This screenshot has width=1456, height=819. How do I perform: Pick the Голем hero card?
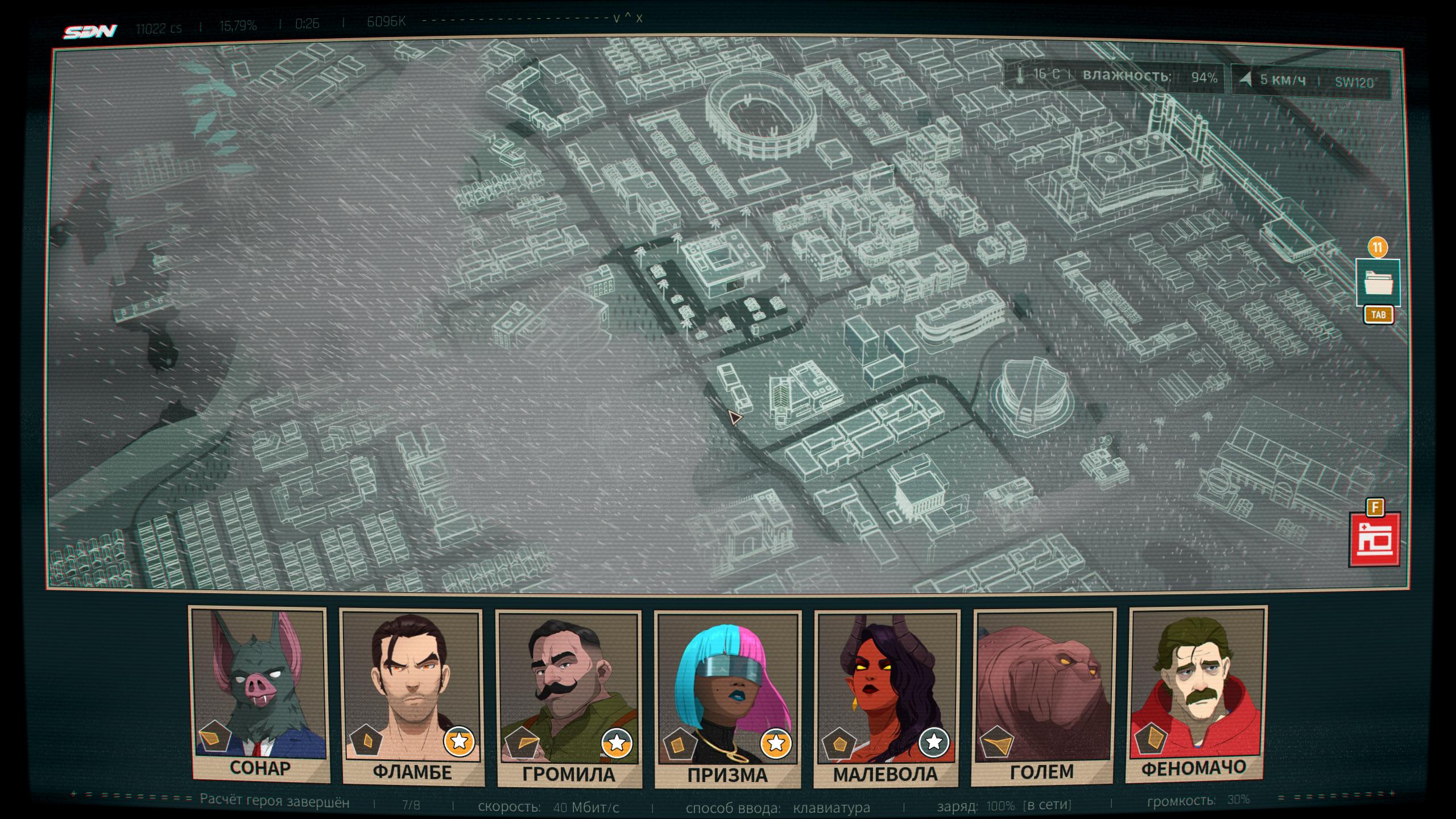[x=1044, y=695]
